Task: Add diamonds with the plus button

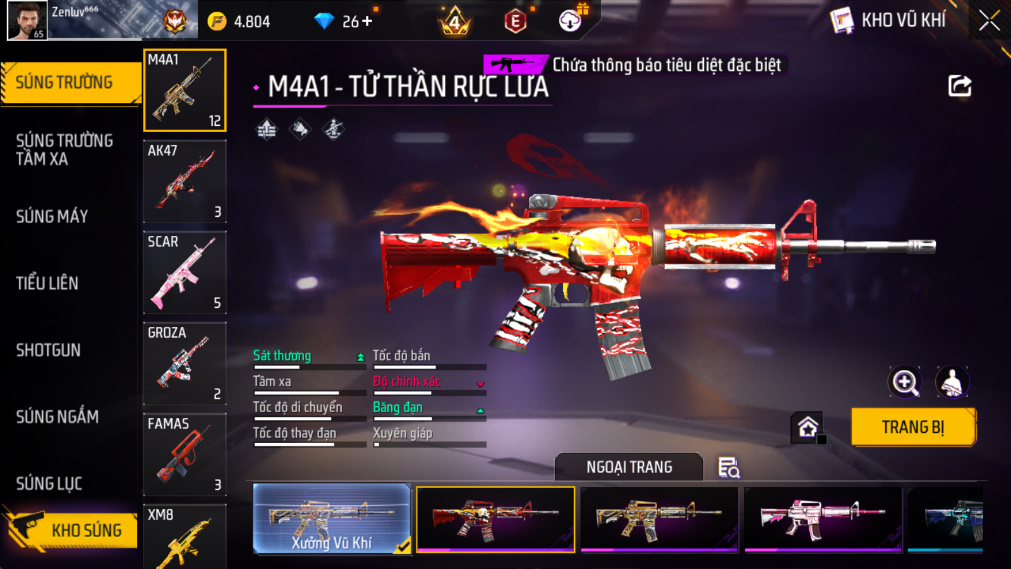Action: [366, 21]
